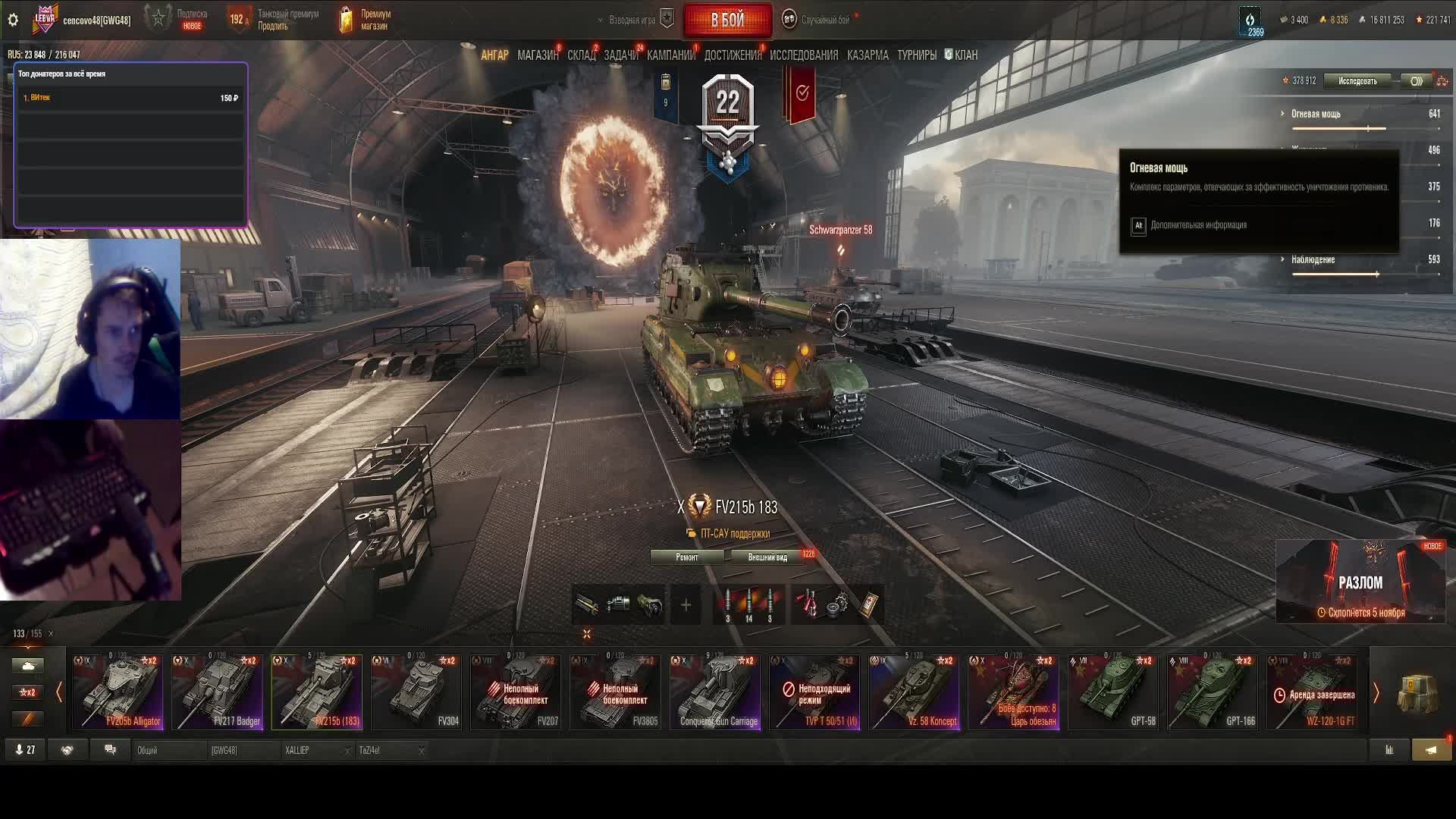The width and height of the screenshot is (1456, 819).
Task: Open the МАГАЗИН tab
Action: coord(537,55)
